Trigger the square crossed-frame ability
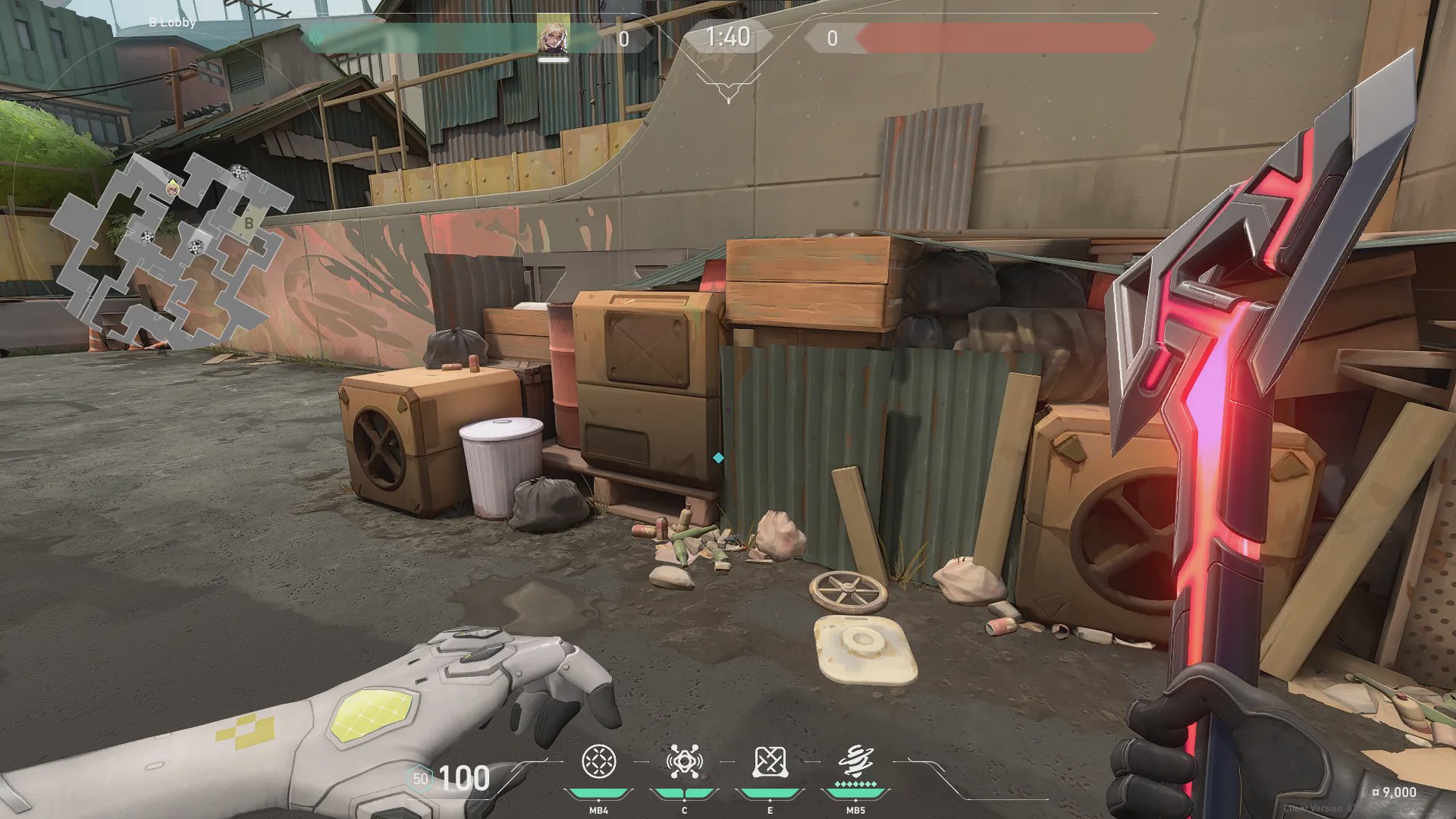The height and width of the screenshot is (819, 1456). [770, 762]
